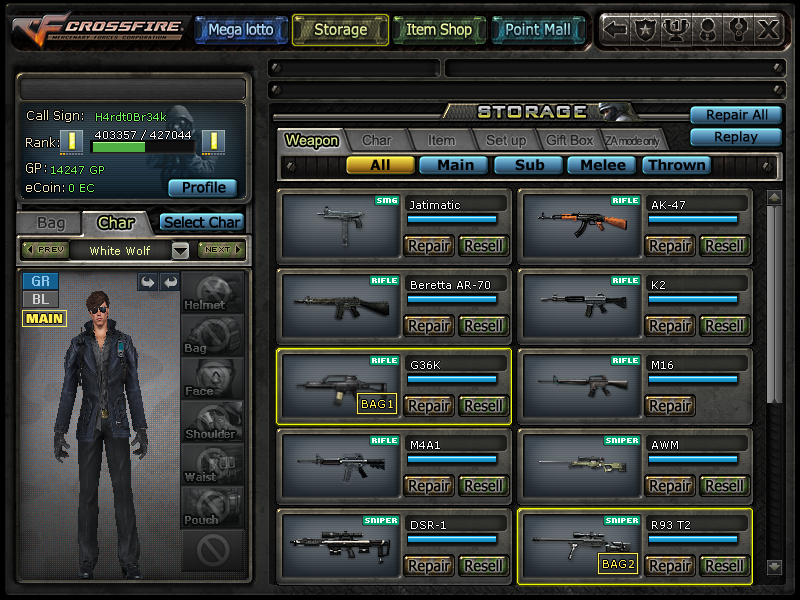Open the Point Mall

537,30
